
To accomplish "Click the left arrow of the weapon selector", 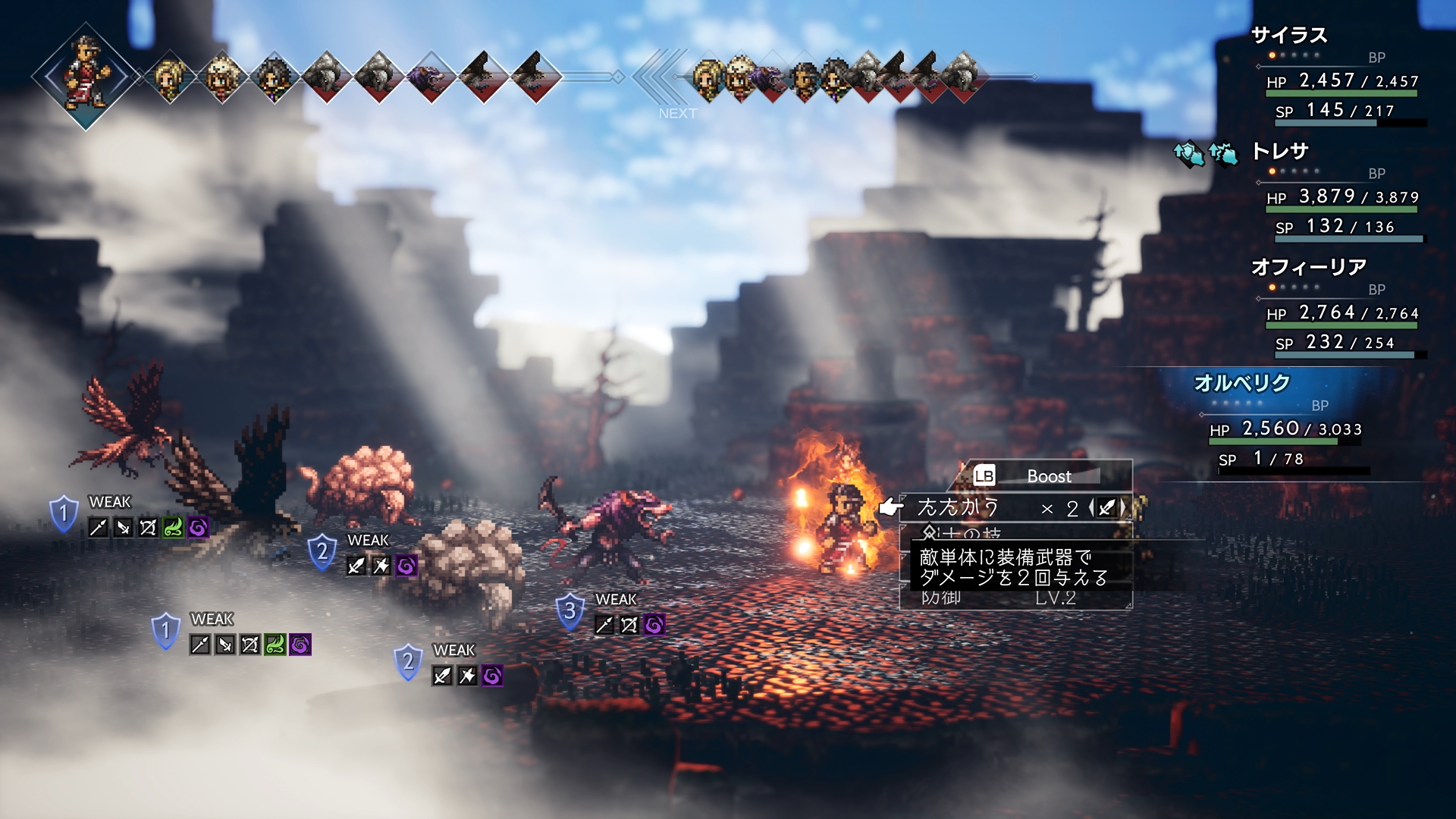I will [1091, 508].
